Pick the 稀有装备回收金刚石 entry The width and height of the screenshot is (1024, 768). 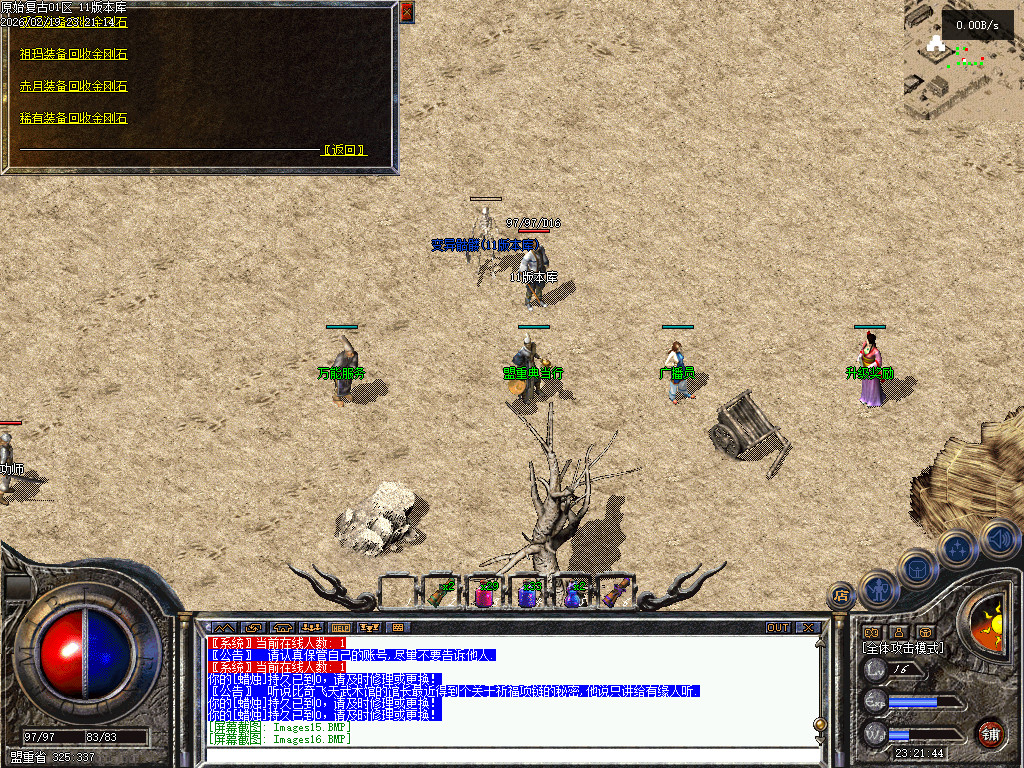tap(74, 118)
